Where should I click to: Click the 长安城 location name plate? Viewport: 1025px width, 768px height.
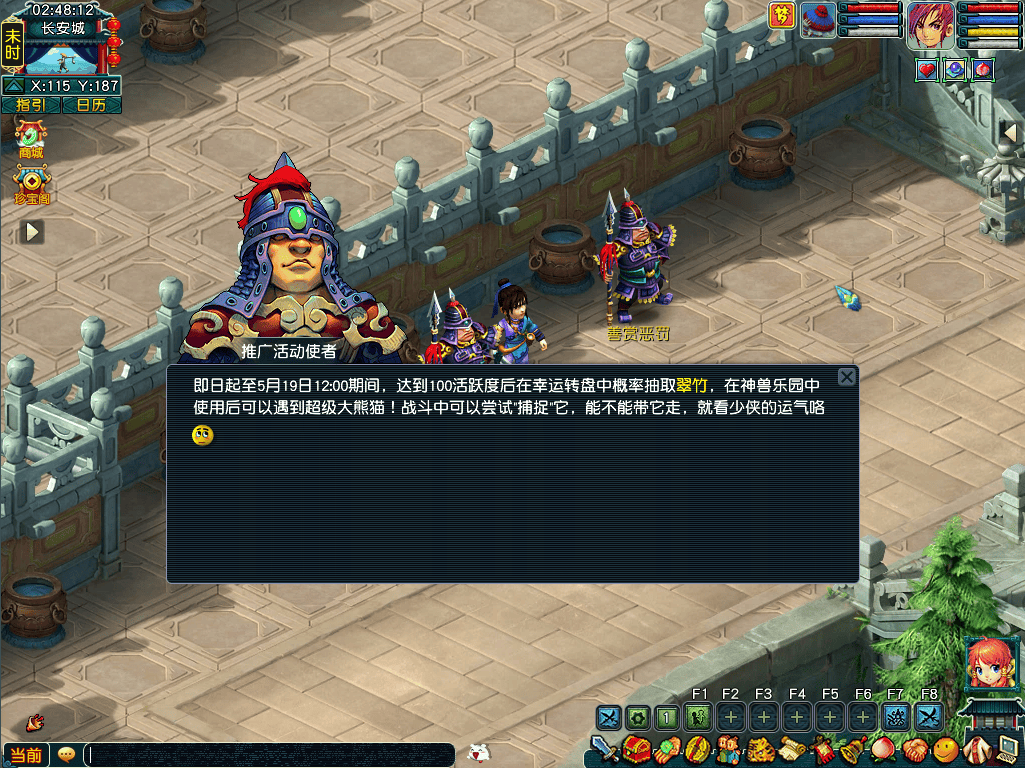pos(62,29)
